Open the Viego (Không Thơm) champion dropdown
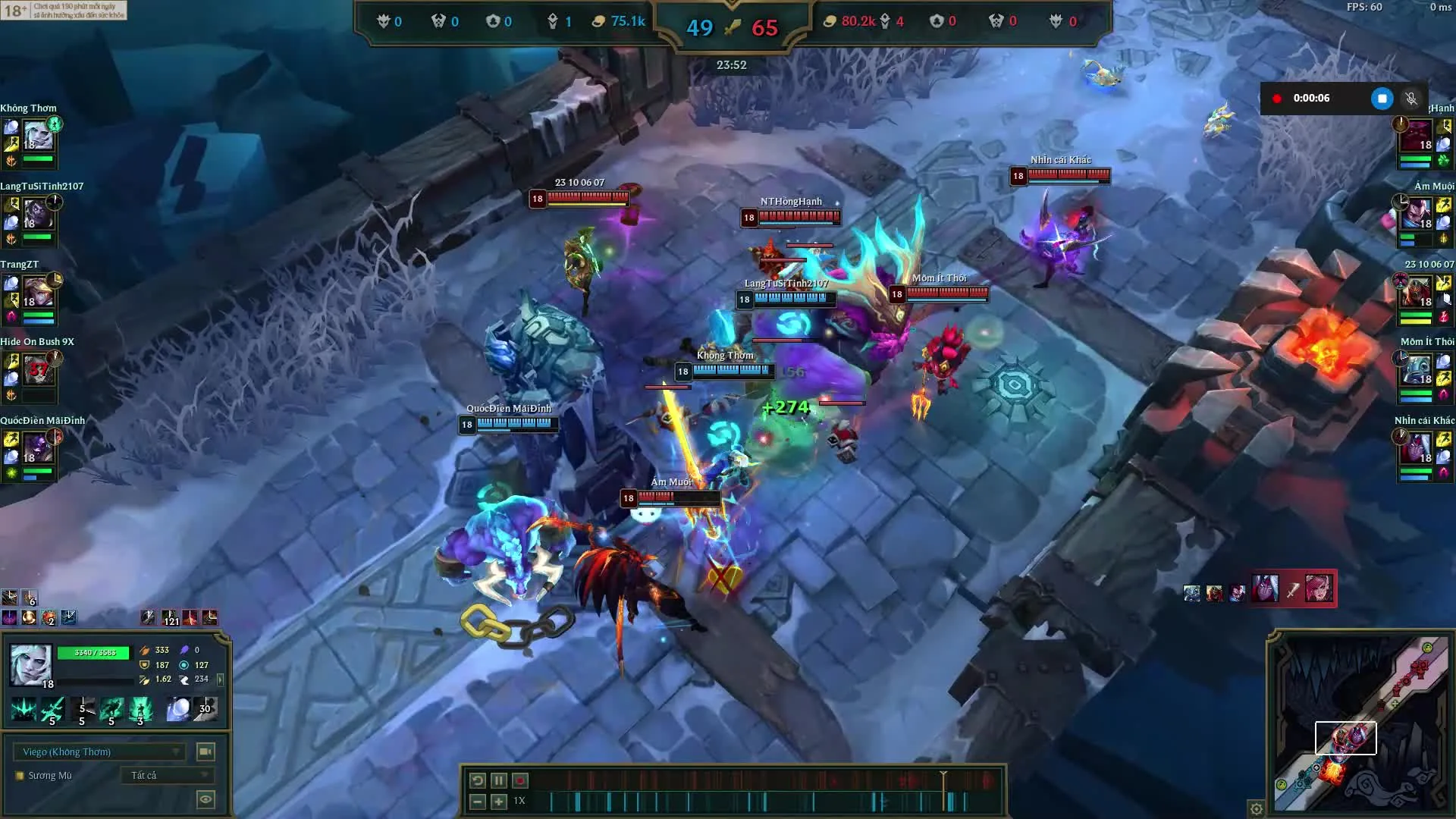Image resolution: width=1456 pixels, height=819 pixels. (x=99, y=752)
